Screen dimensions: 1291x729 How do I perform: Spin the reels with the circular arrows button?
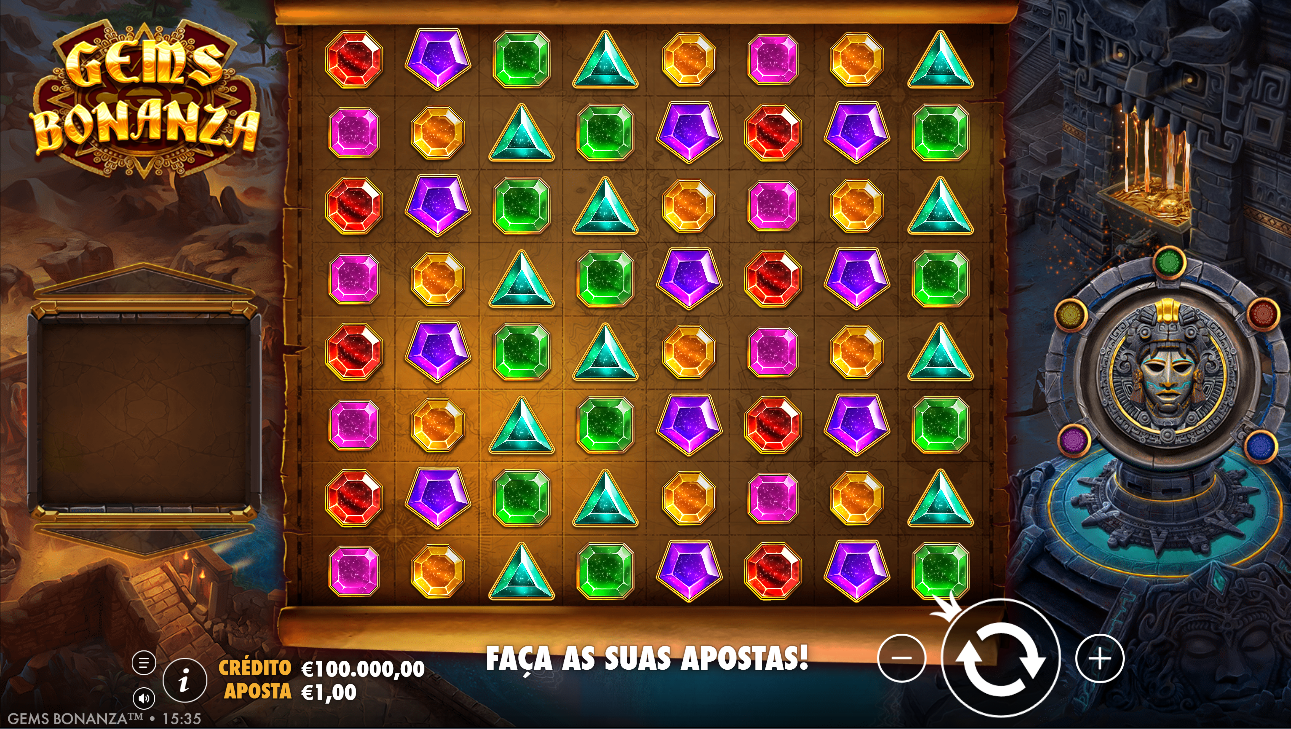(x=1000, y=658)
